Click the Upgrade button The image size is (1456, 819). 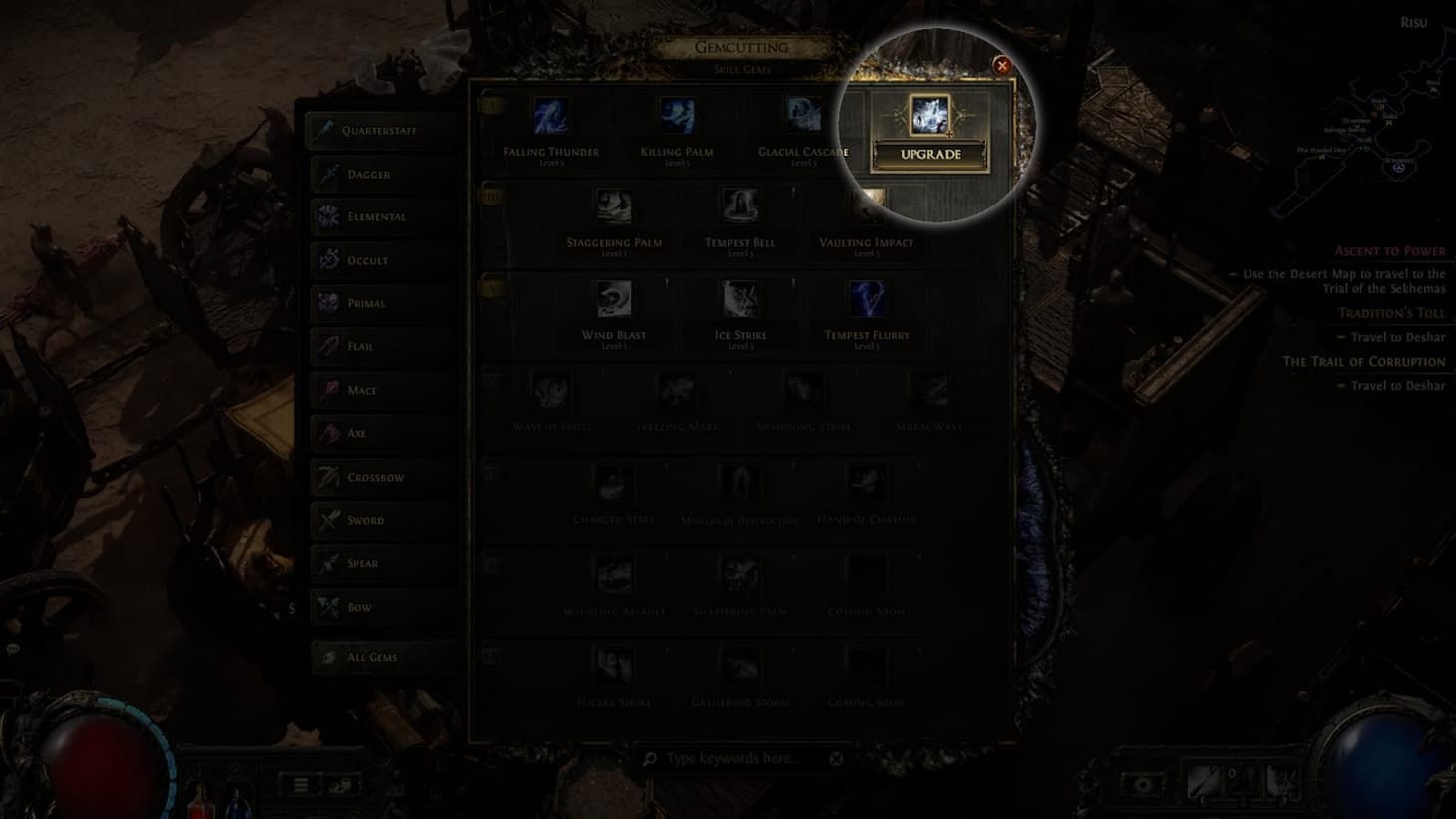click(930, 154)
